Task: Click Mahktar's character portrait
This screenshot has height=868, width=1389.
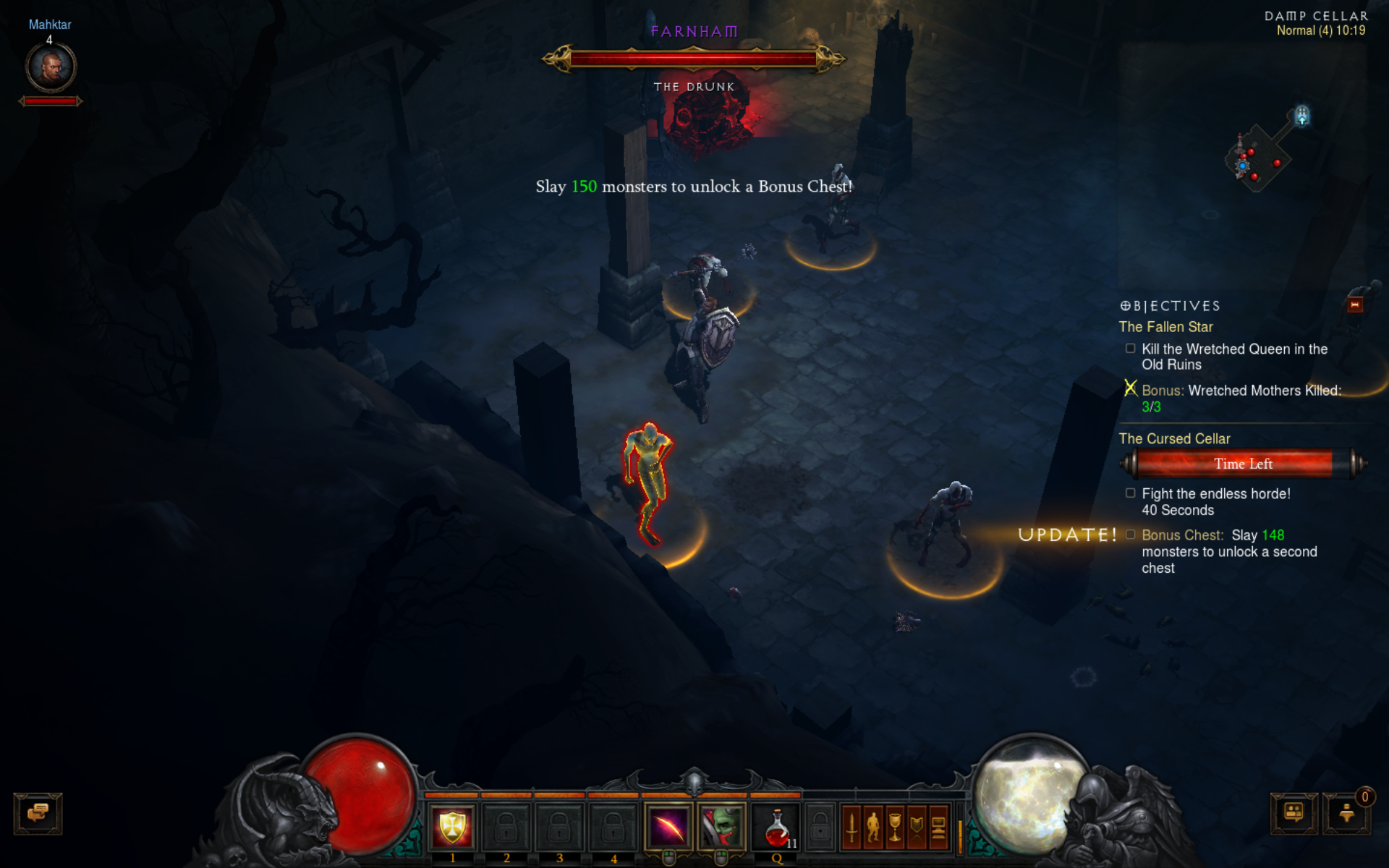Action: coord(51,68)
